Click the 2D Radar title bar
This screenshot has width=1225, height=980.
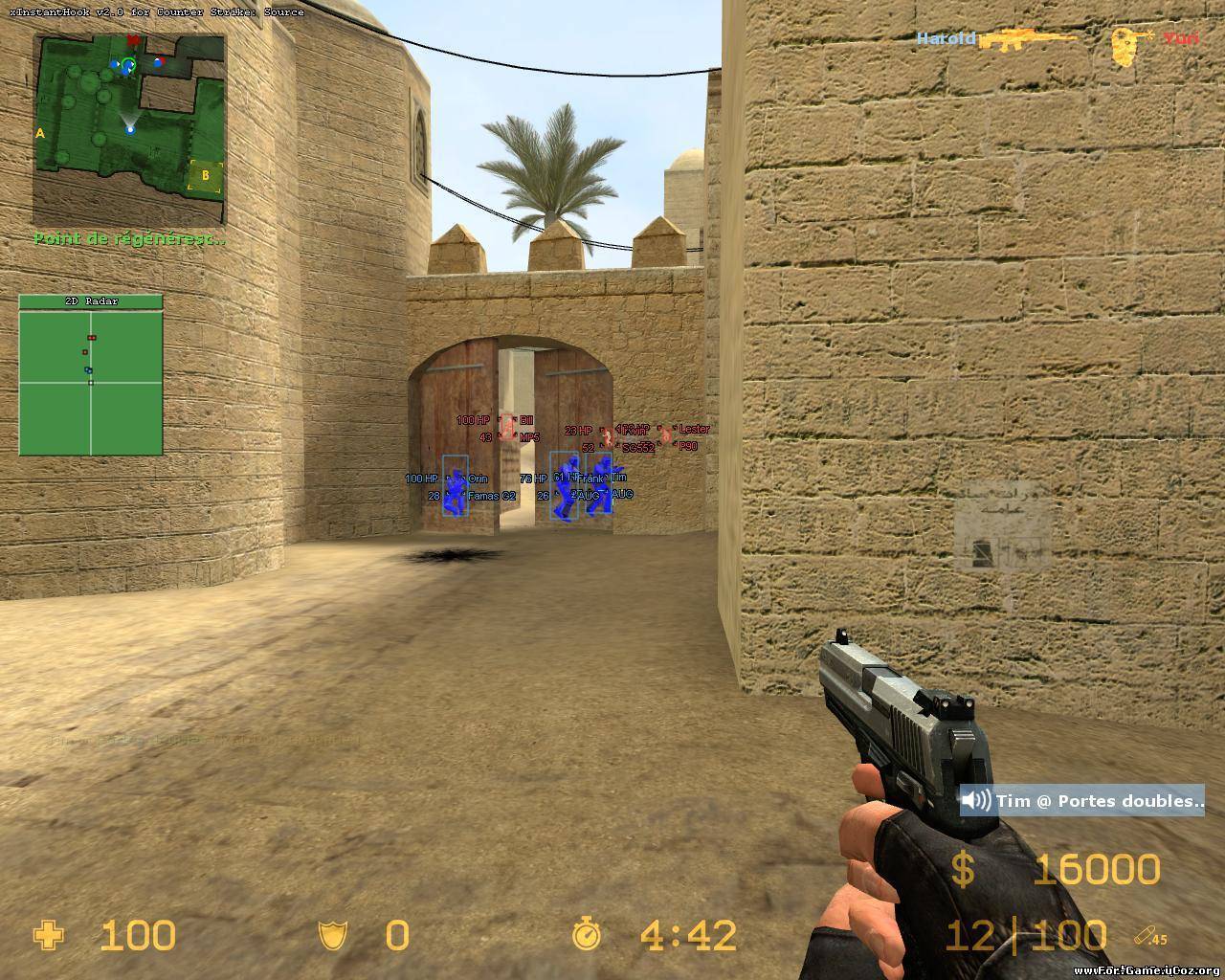pyautogui.click(x=91, y=301)
